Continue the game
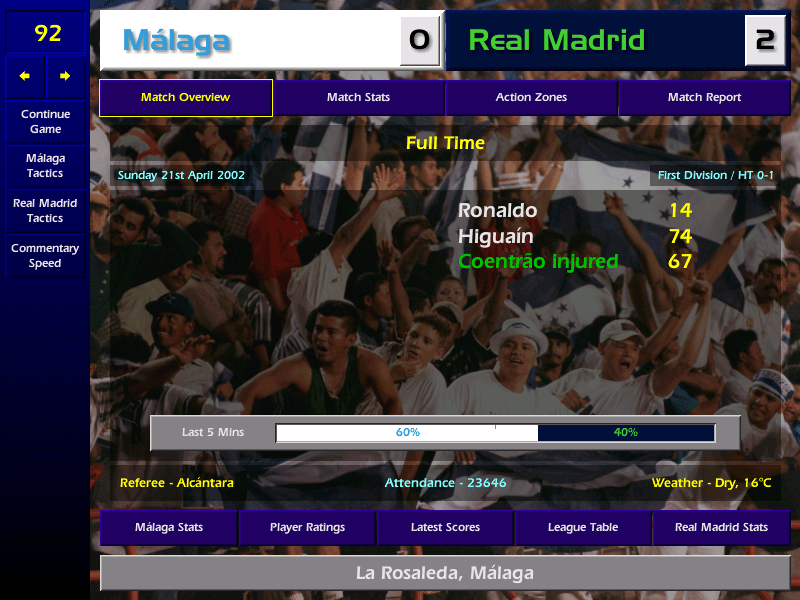Image resolution: width=800 pixels, height=600 pixels. point(45,121)
